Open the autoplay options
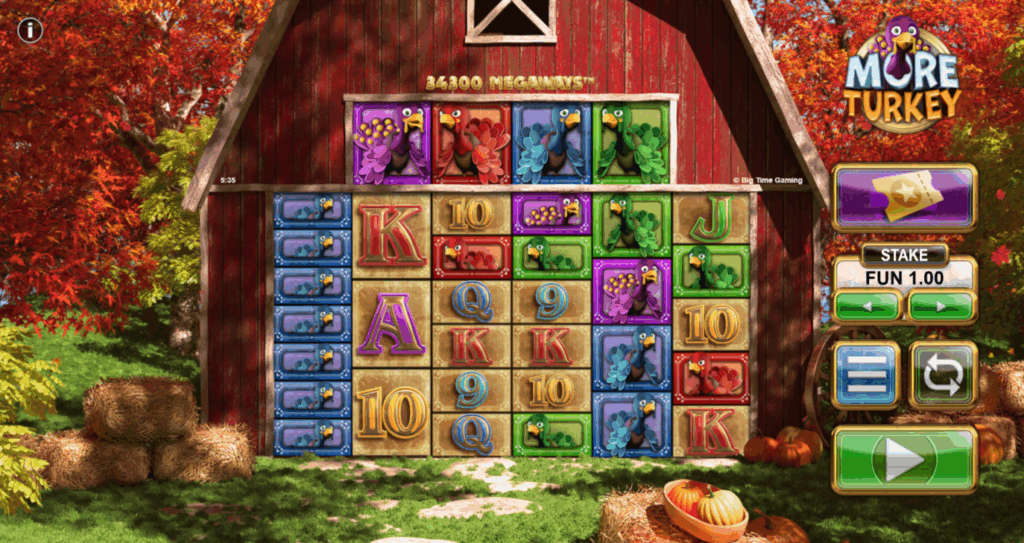The height and width of the screenshot is (543, 1024). tap(942, 375)
